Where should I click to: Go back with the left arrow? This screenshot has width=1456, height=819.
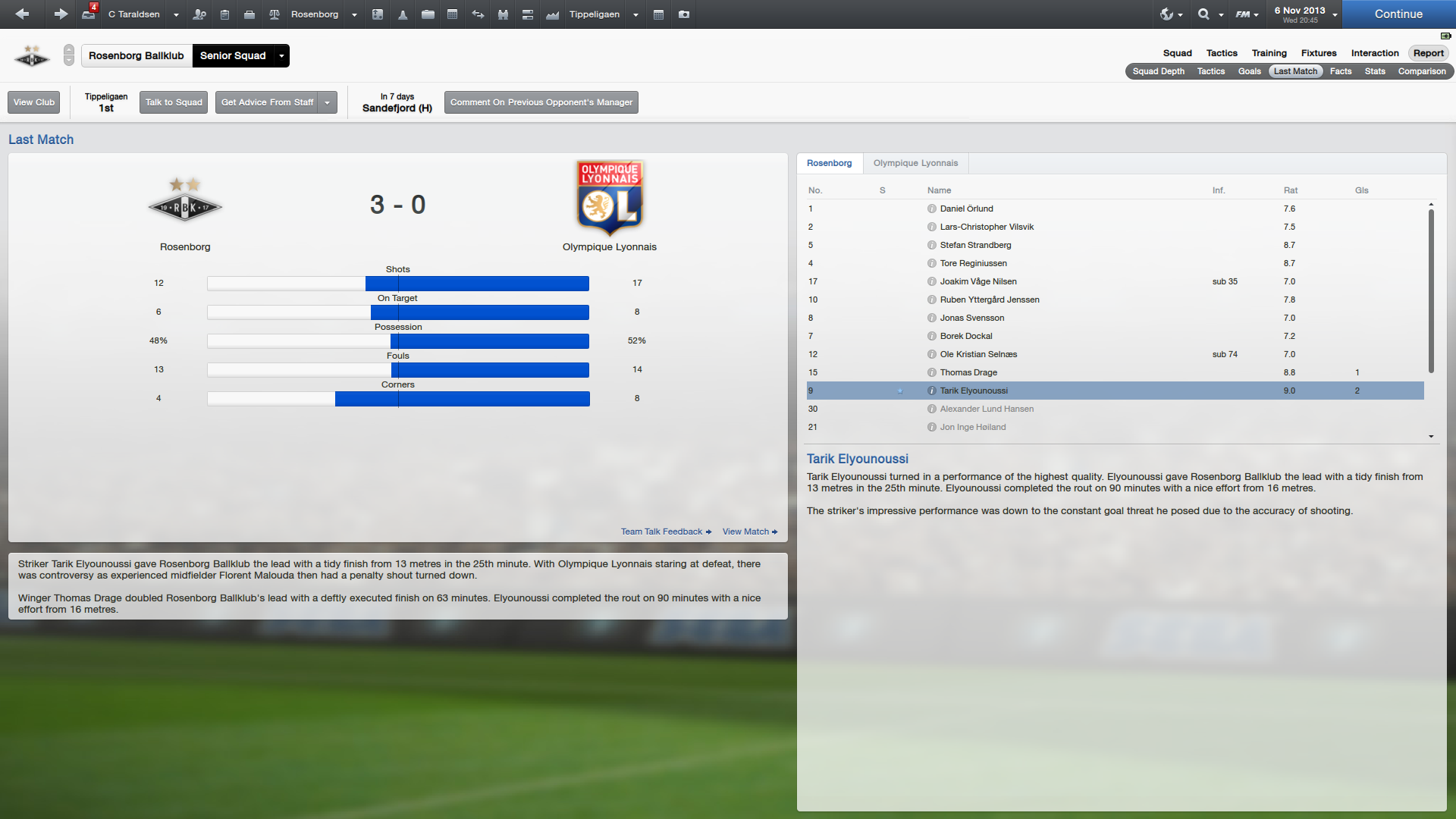click(x=22, y=14)
